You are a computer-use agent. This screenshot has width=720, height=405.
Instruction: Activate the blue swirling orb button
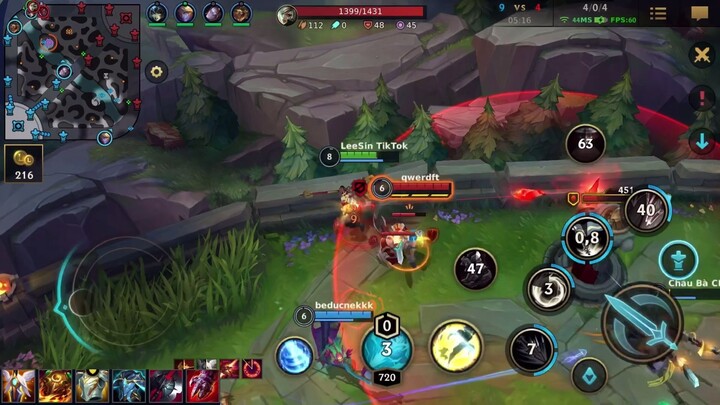pyautogui.click(x=295, y=355)
